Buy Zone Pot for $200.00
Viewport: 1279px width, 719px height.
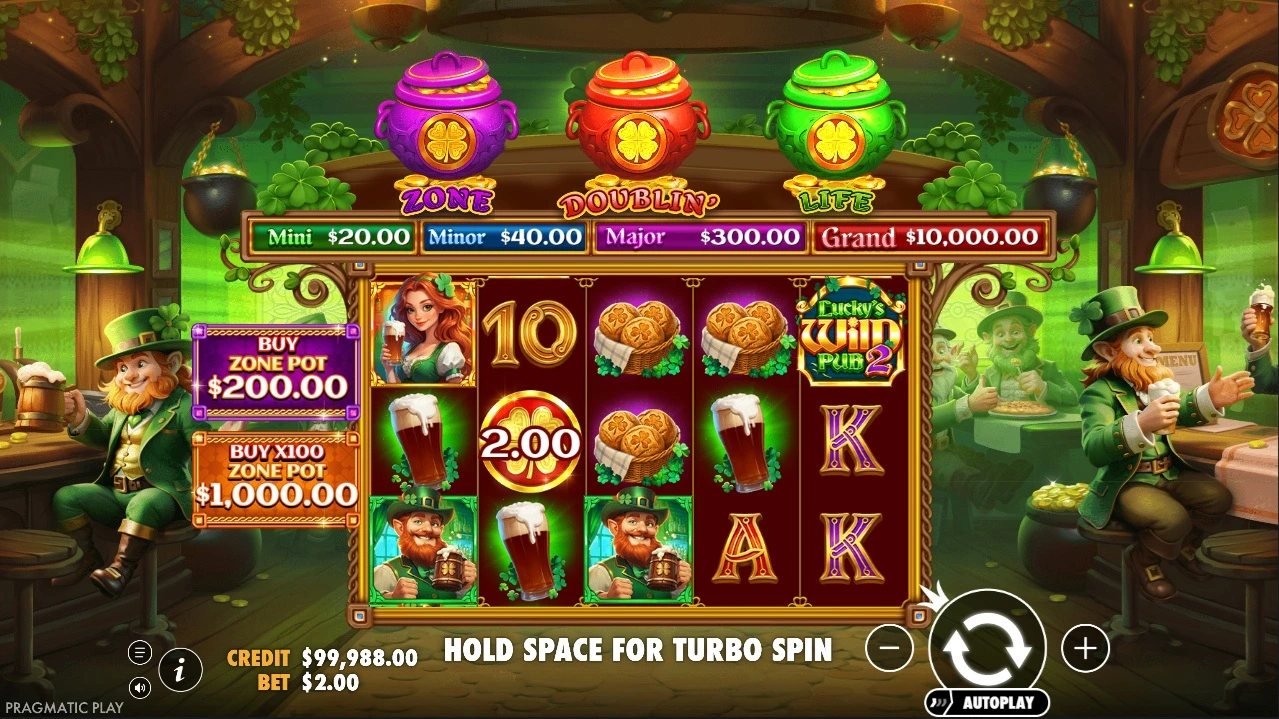click(275, 371)
